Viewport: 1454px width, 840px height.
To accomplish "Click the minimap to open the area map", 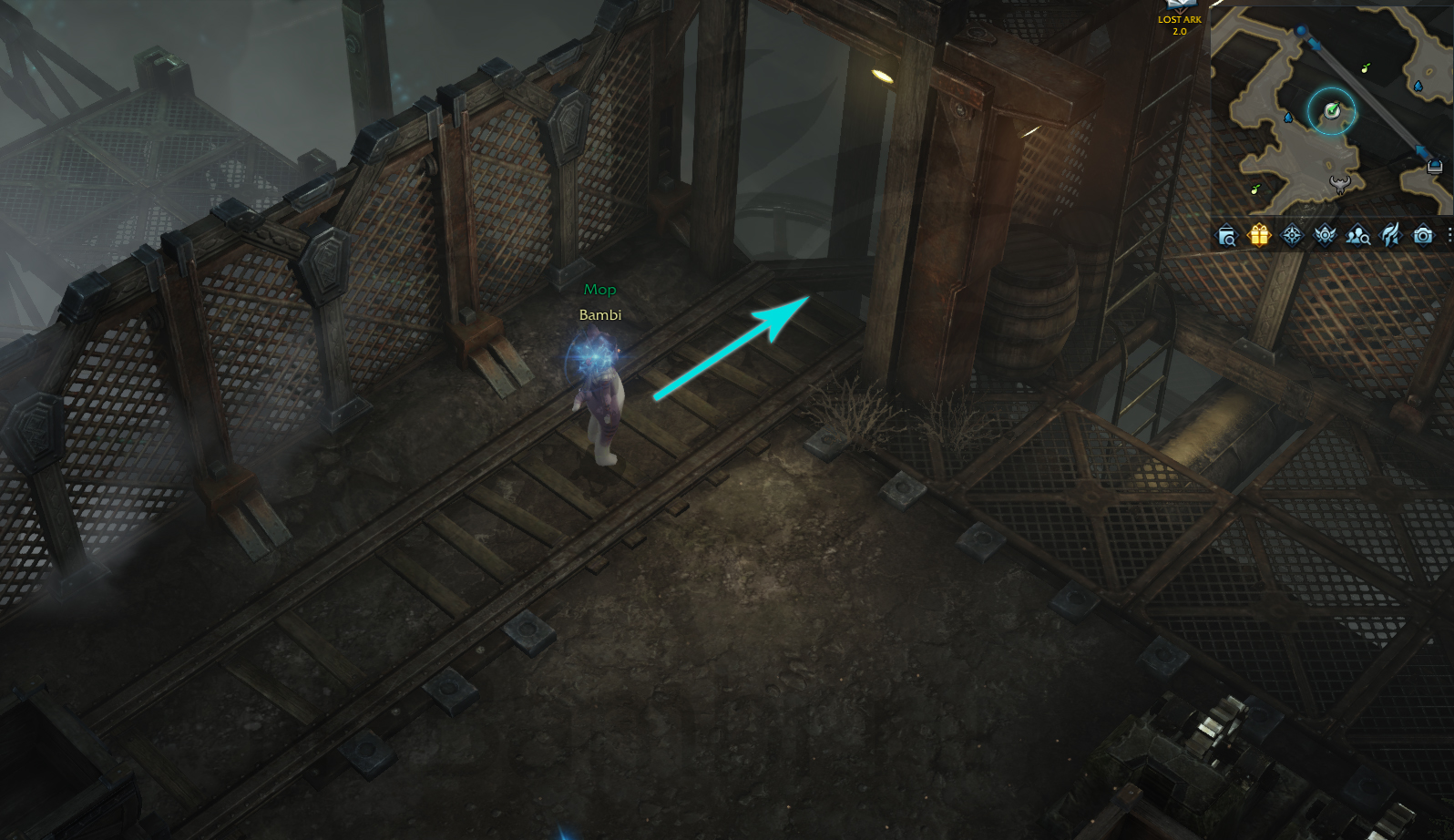I will (1330, 109).
